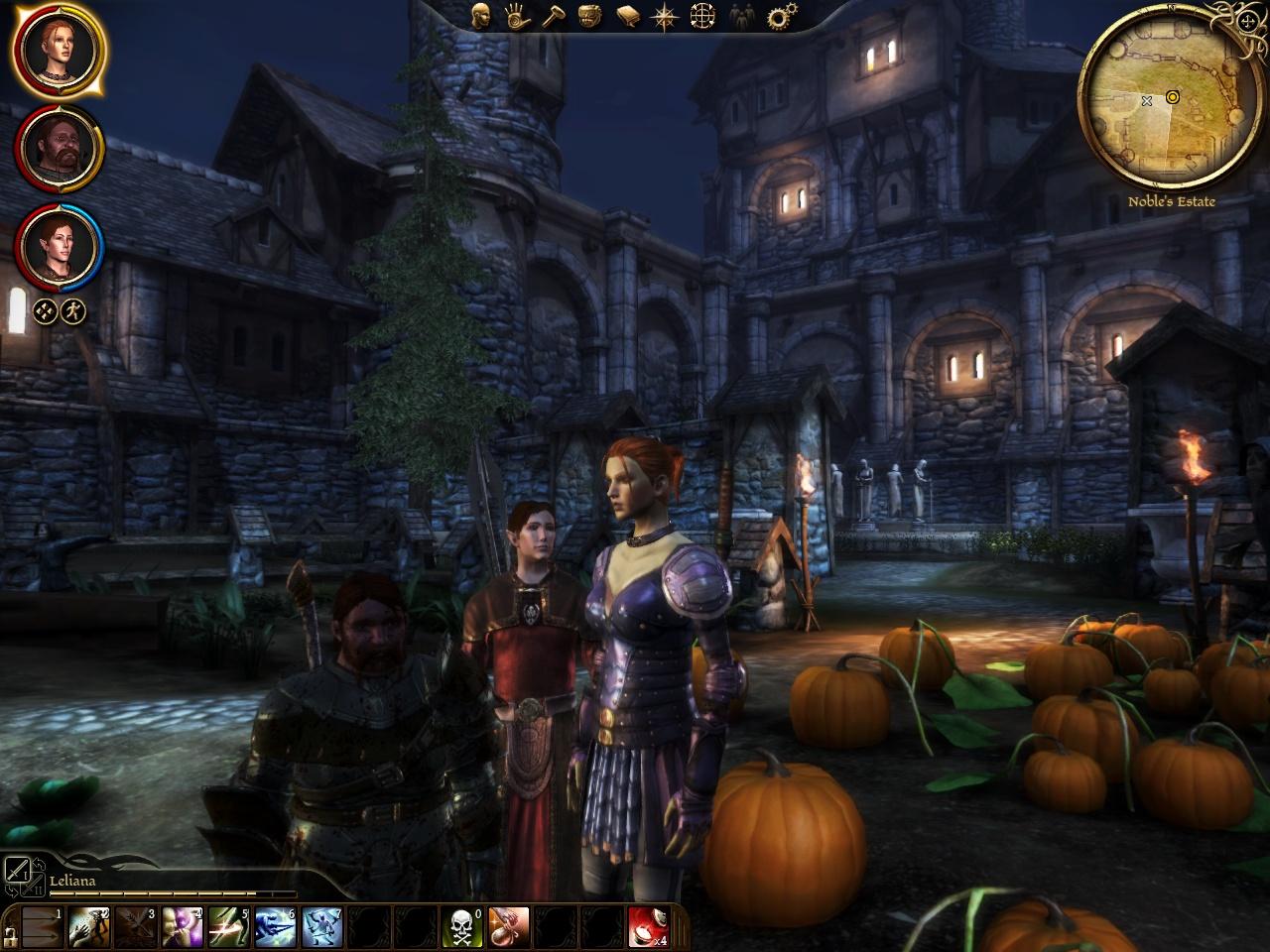Open the compass star map icon

coord(663,16)
